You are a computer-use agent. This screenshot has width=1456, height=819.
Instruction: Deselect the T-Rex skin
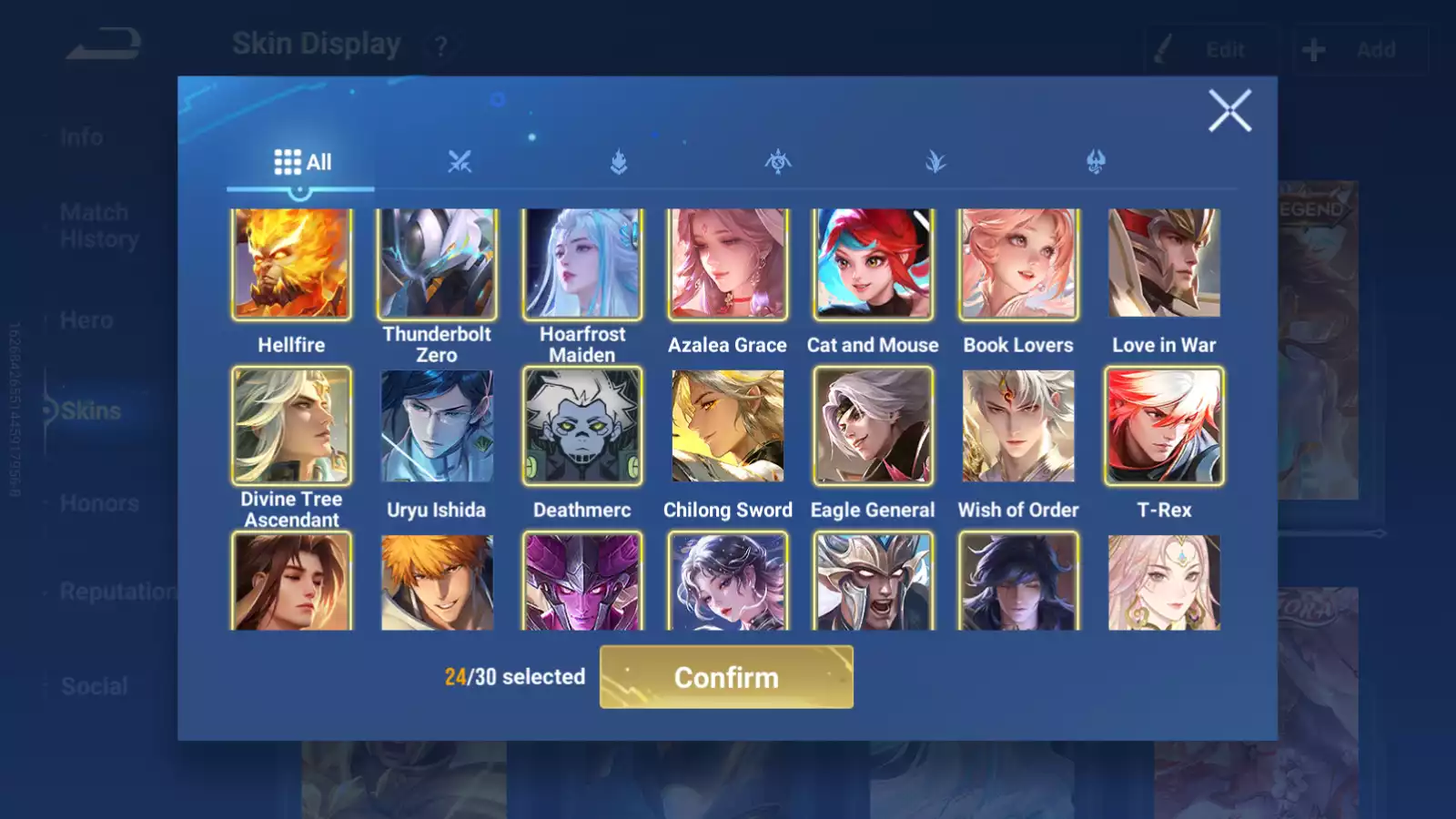point(1164,426)
